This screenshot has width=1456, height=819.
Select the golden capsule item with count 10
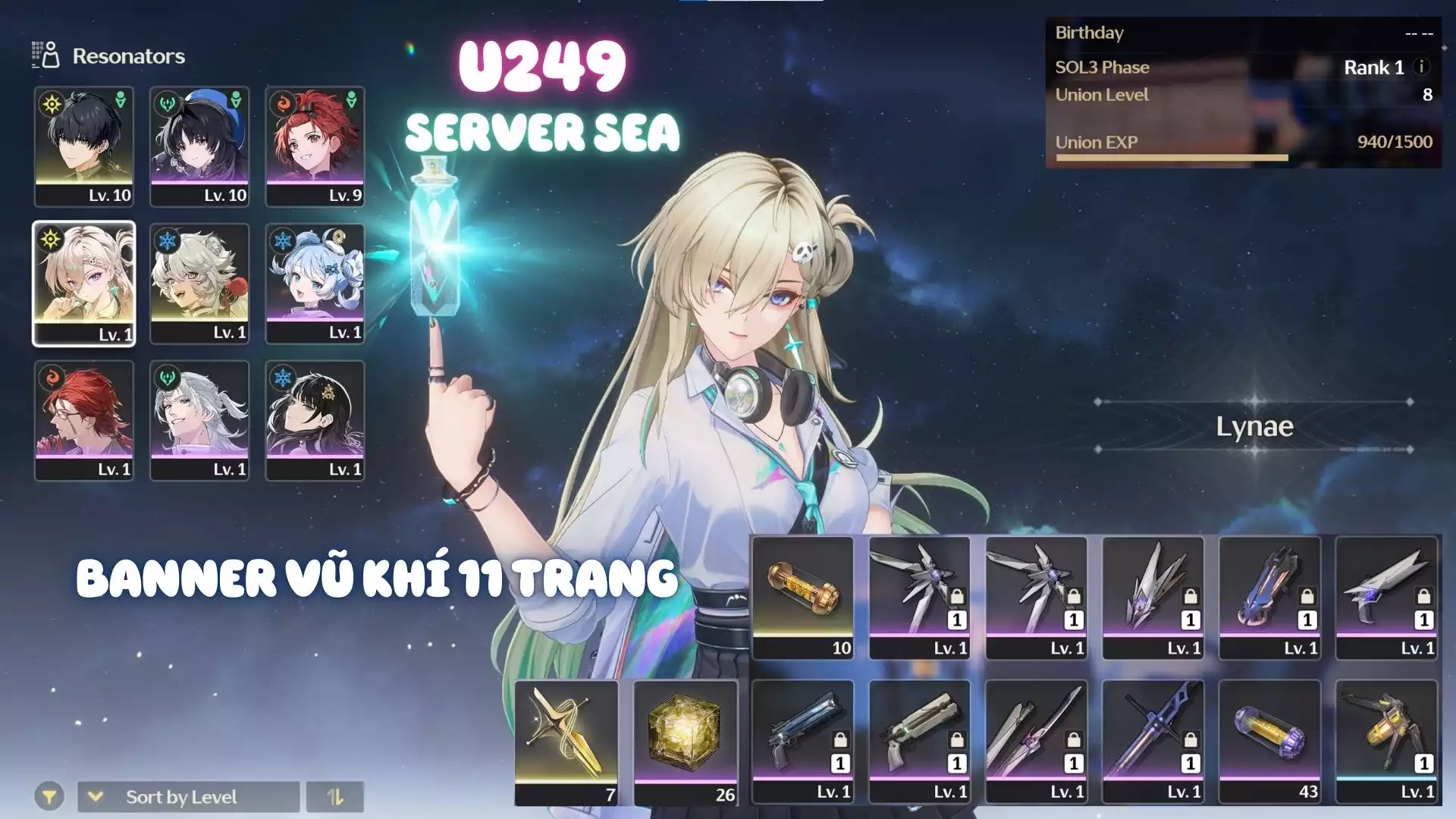click(x=803, y=598)
